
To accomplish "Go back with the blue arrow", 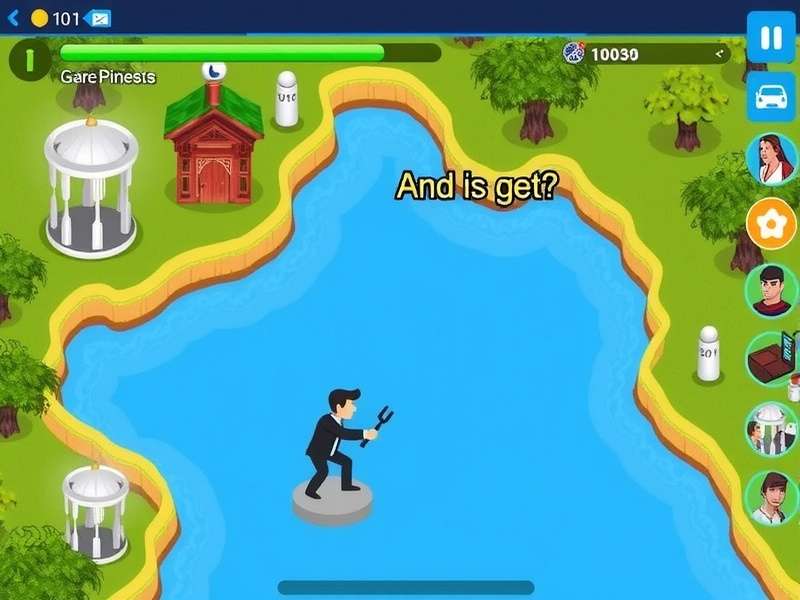I will (x=13, y=18).
